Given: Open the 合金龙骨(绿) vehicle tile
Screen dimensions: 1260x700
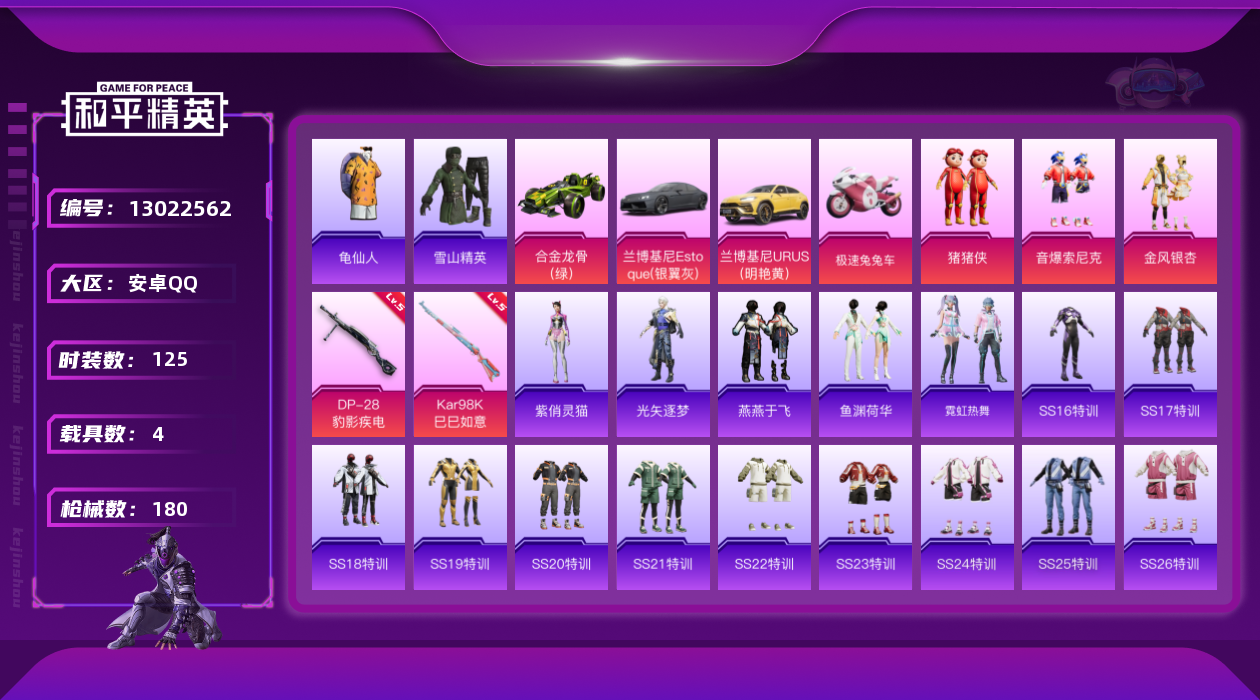Looking at the screenshot, I should (561, 210).
